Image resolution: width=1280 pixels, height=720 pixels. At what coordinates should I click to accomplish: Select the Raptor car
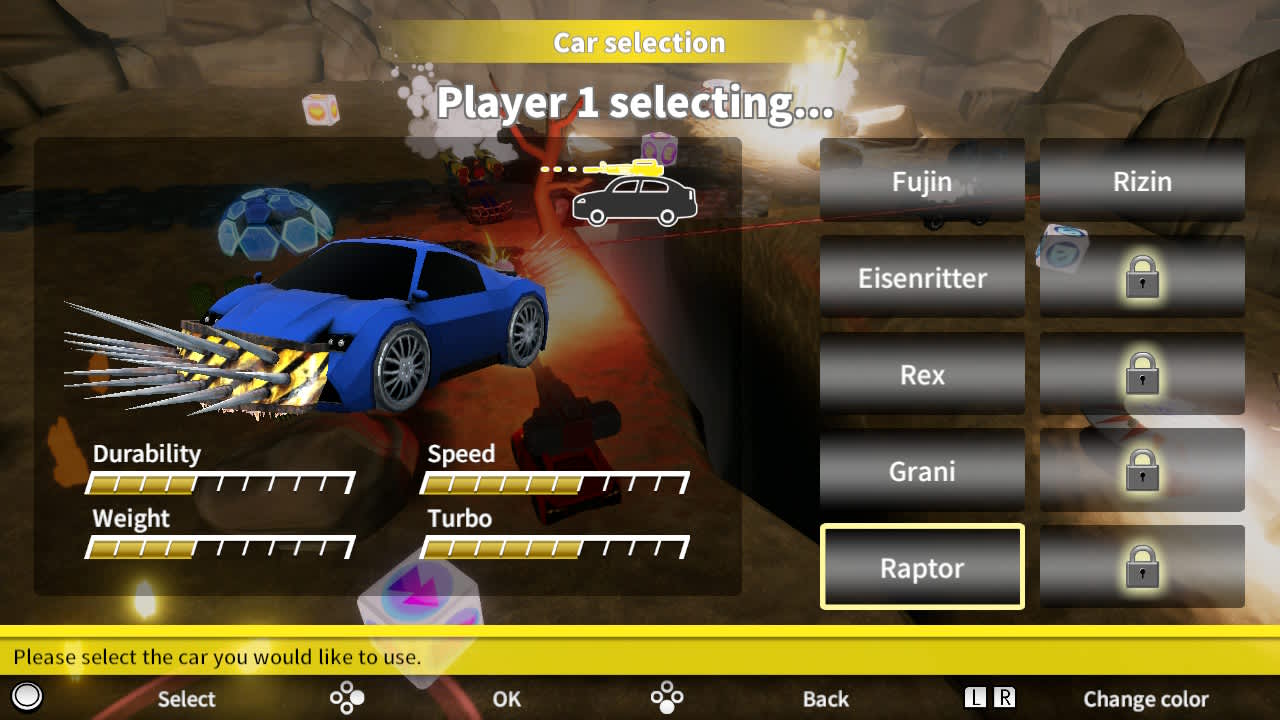pos(922,567)
